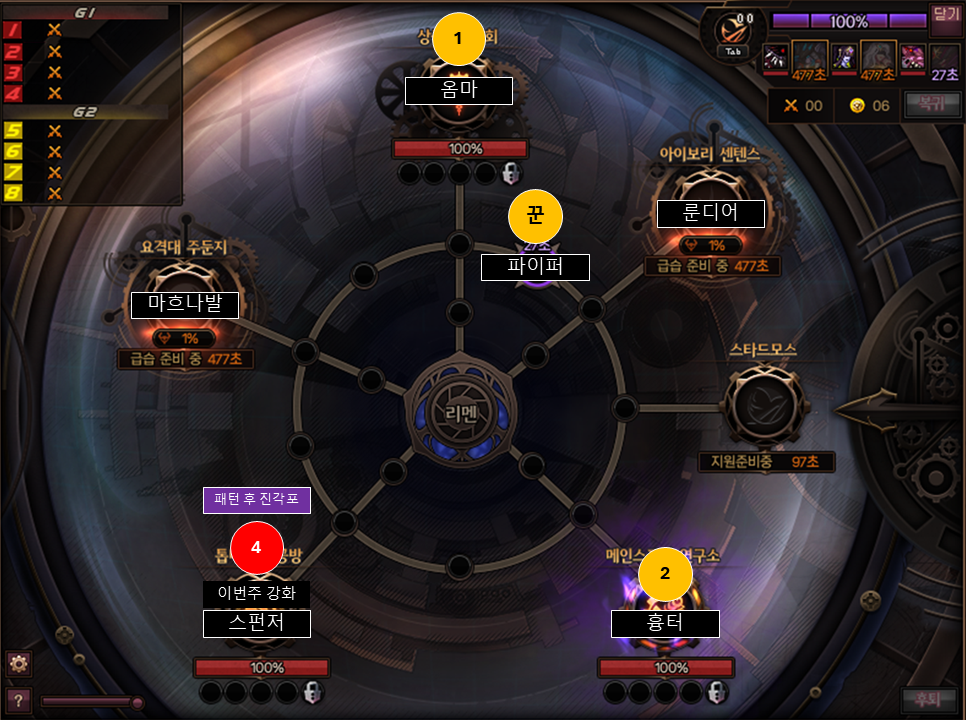
Task: Close the raid map with the 닫기 button
Action: pyautogui.click(x=945, y=15)
